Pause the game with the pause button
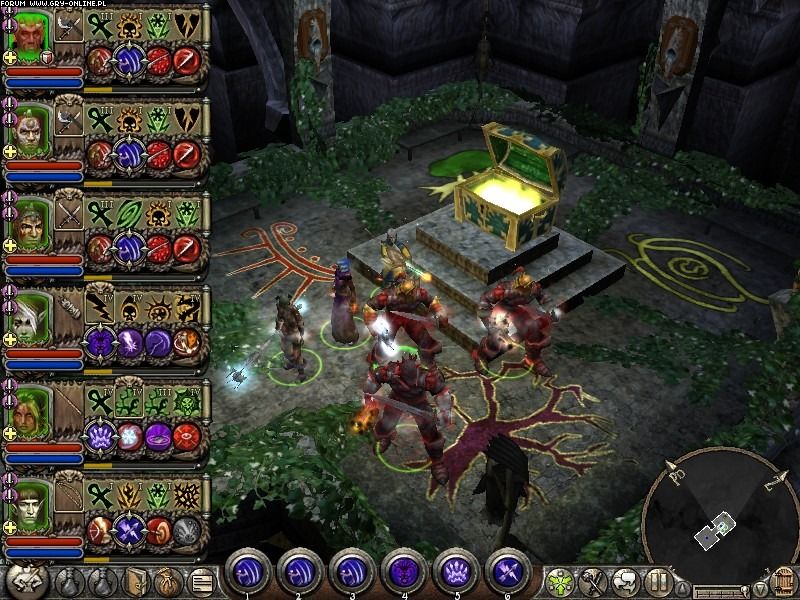Viewport: 800px width, 600px height. (x=657, y=579)
